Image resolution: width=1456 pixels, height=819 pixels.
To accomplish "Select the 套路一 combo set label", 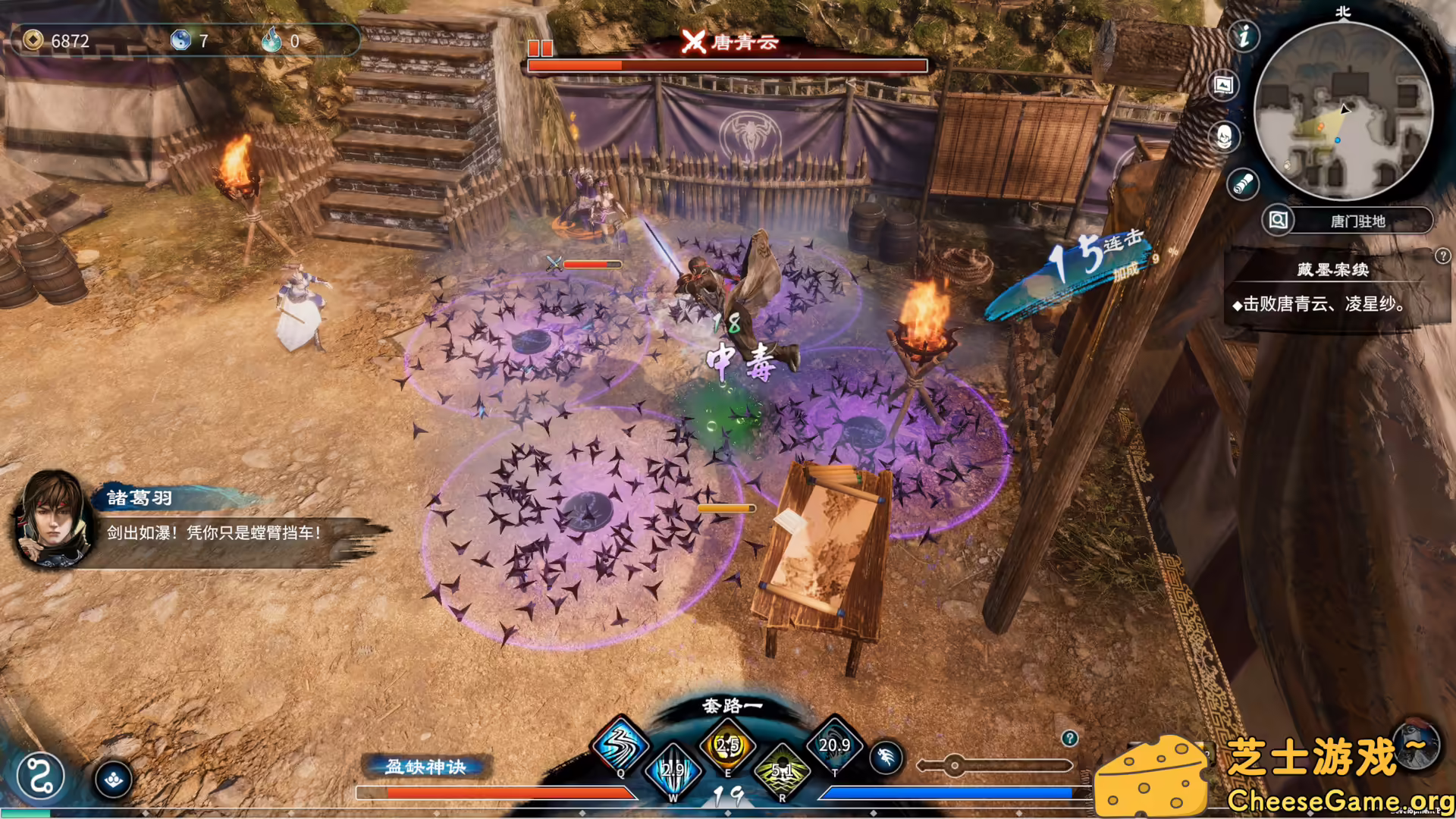I will [x=732, y=706].
